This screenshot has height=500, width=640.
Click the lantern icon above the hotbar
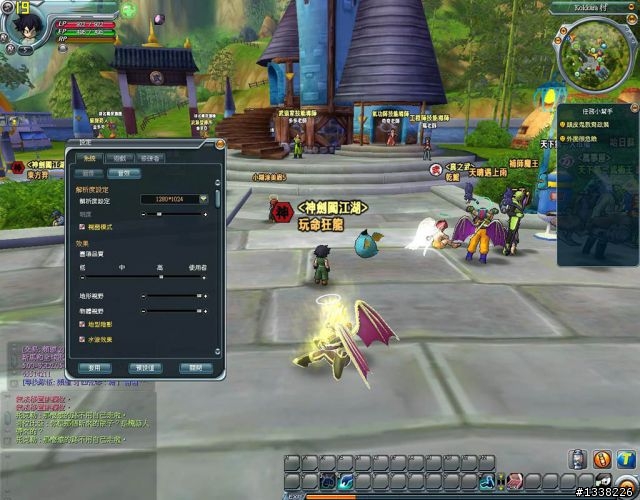pyautogui.click(x=578, y=459)
